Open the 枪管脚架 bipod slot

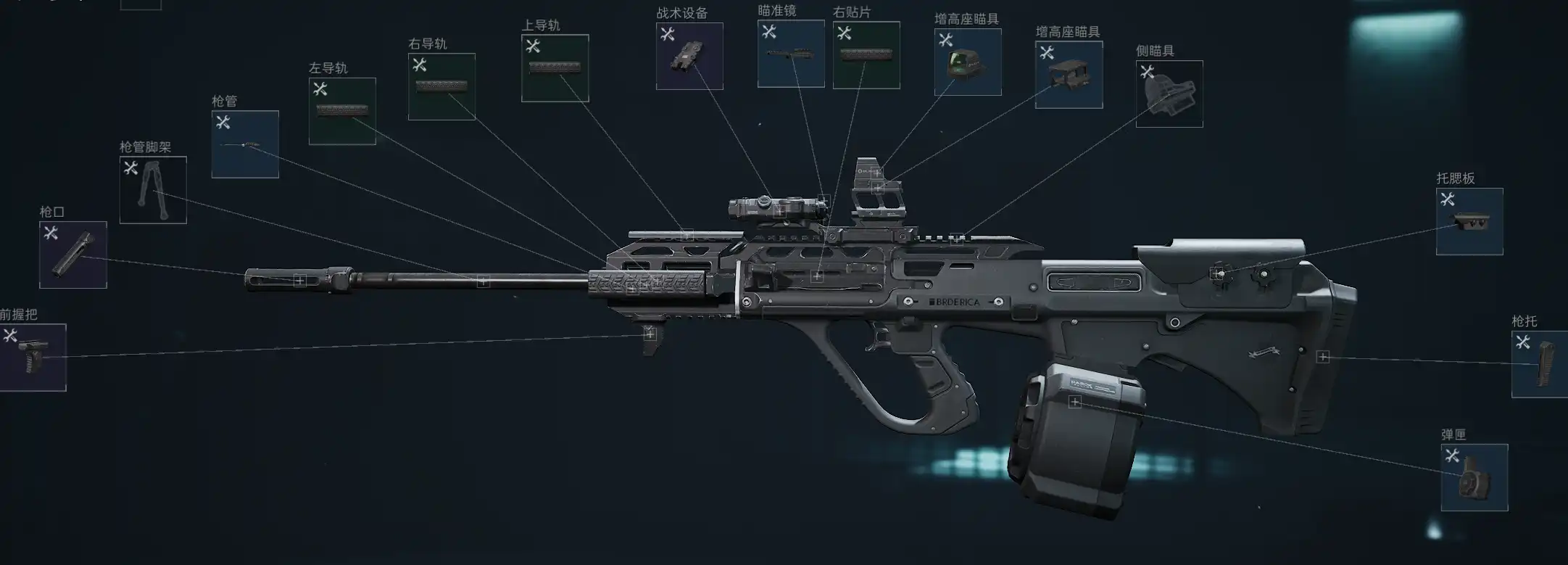click(153, 190)
